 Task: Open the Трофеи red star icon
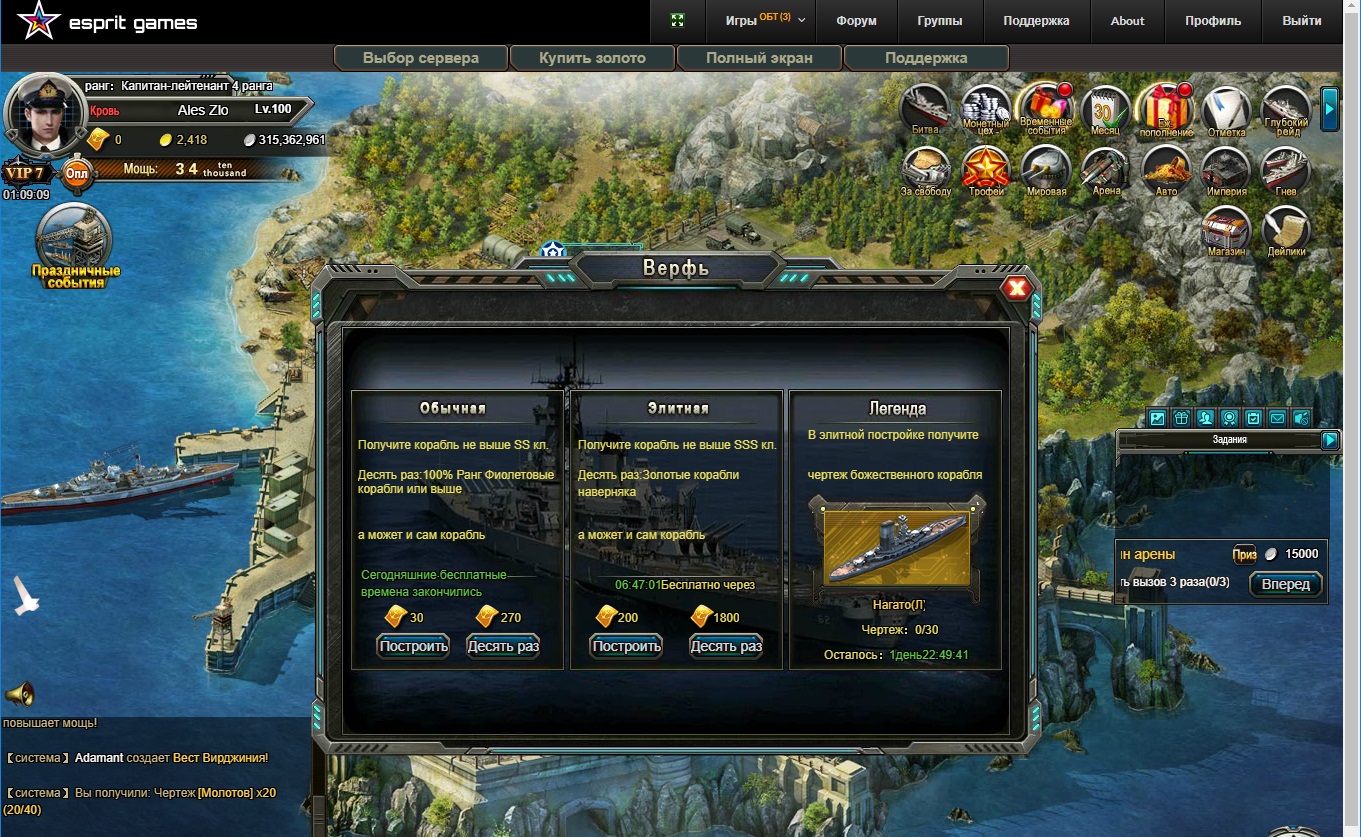(986, 170)
